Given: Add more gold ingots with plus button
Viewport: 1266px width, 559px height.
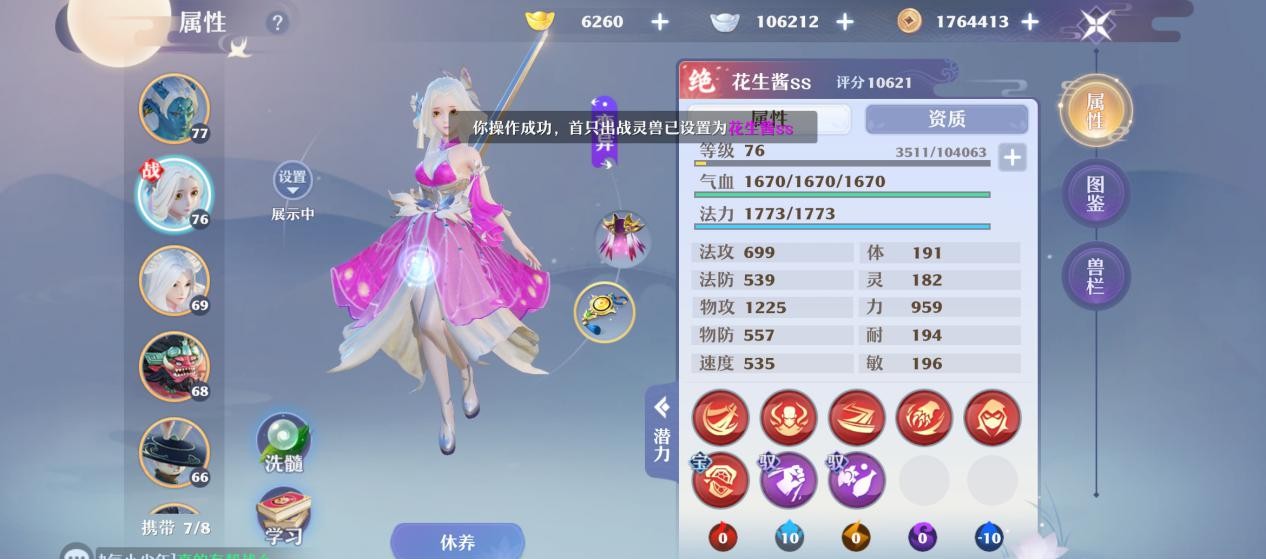Looking at the screenshot, I should pos(660,22).
